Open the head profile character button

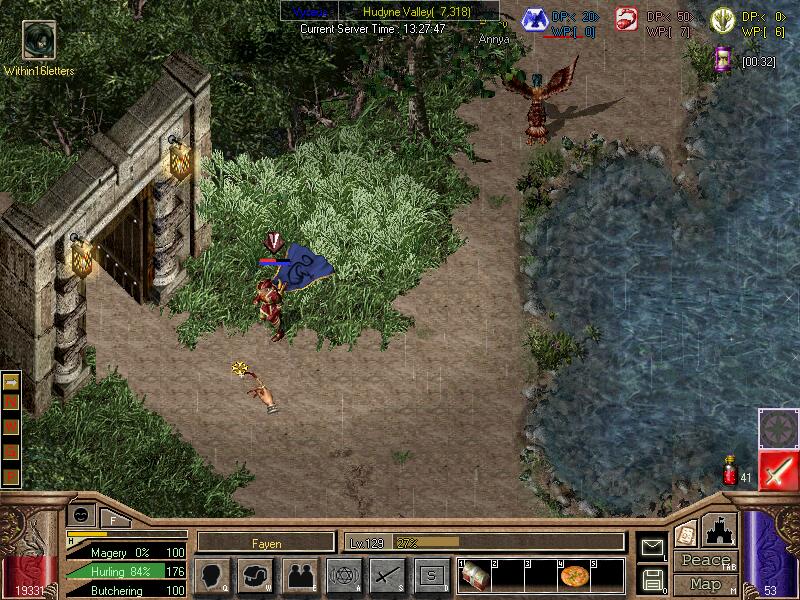[213, 576]
